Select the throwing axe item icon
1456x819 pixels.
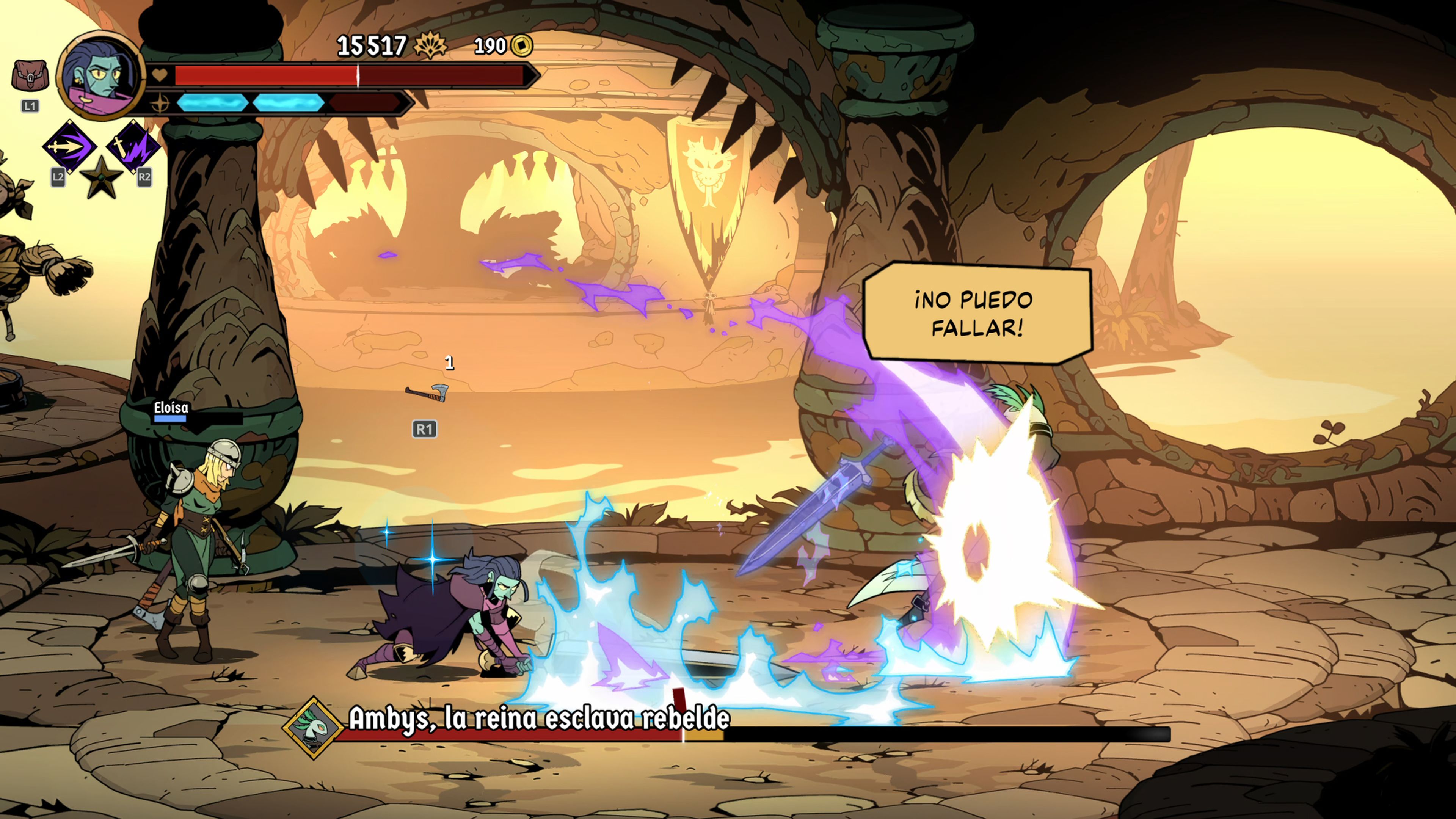[x=427, y=392]
